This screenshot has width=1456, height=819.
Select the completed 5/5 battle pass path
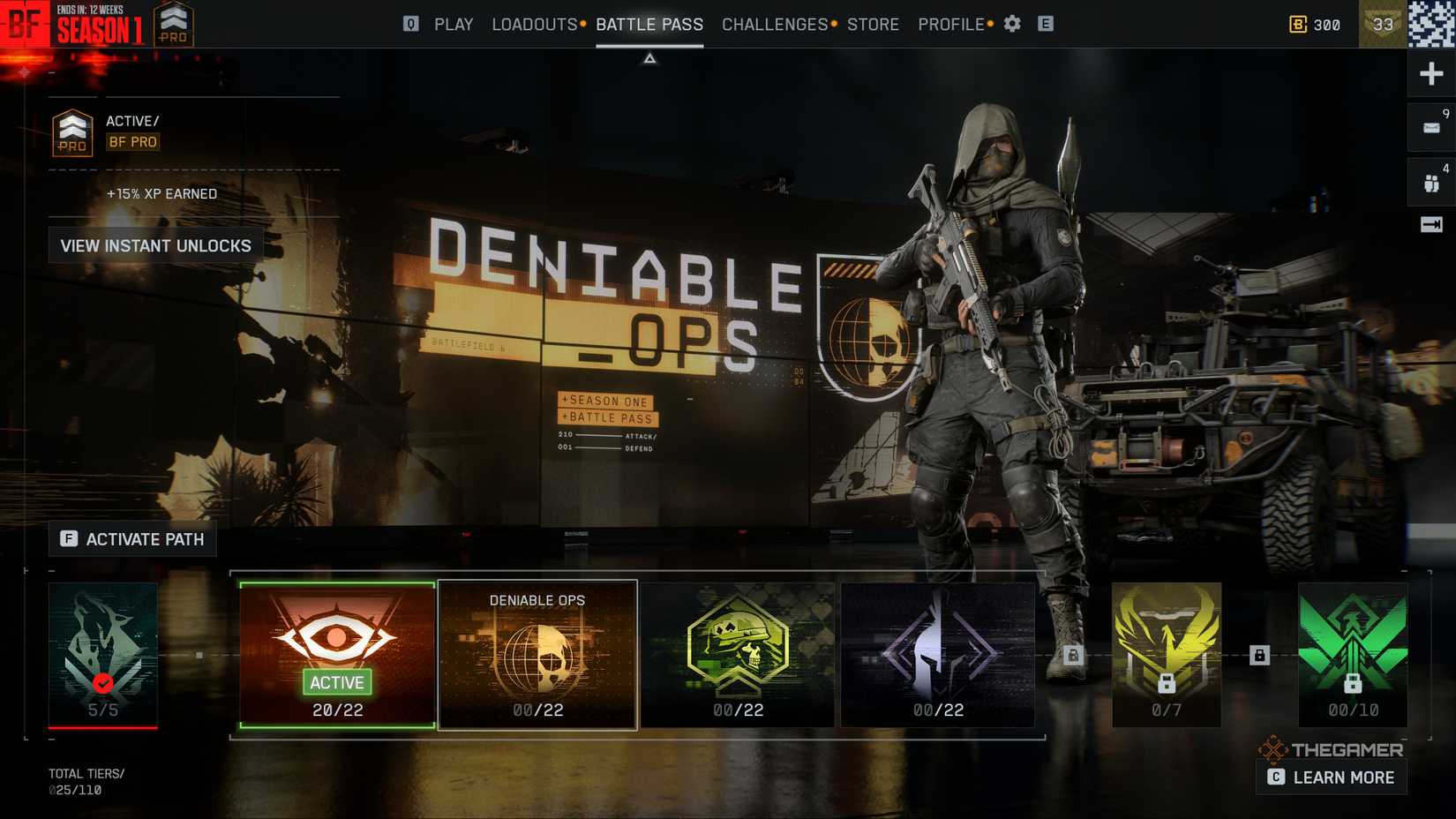click(x=103, y=653)
